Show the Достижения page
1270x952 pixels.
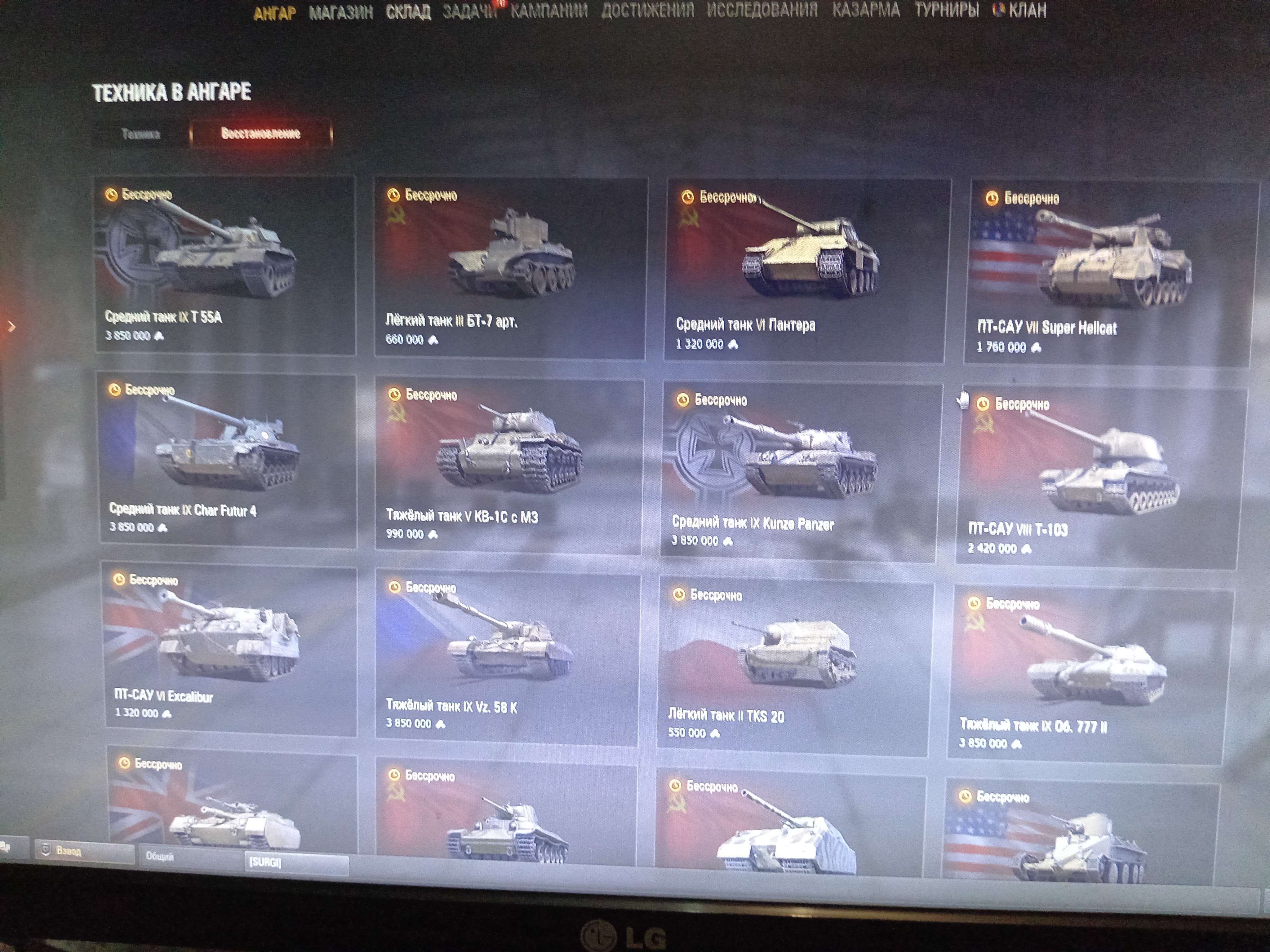647,10
